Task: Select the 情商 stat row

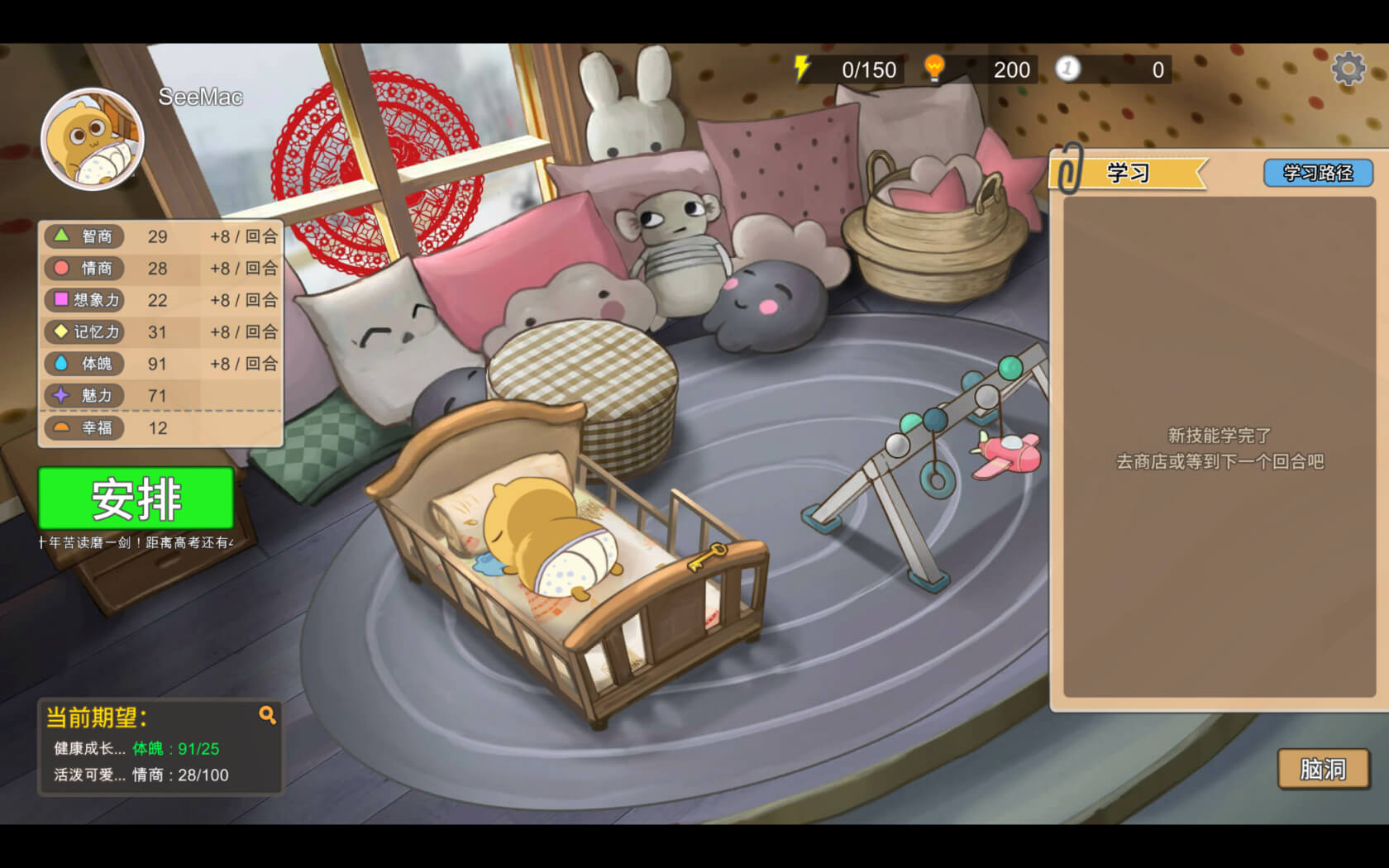Action: click(x=161, y=269)
